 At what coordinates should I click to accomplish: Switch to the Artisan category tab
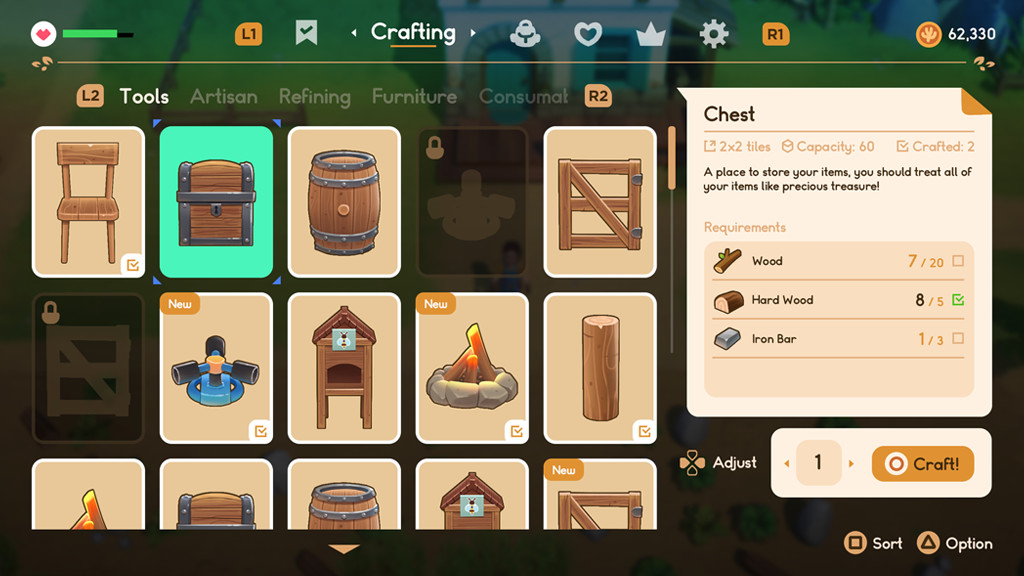223,97
